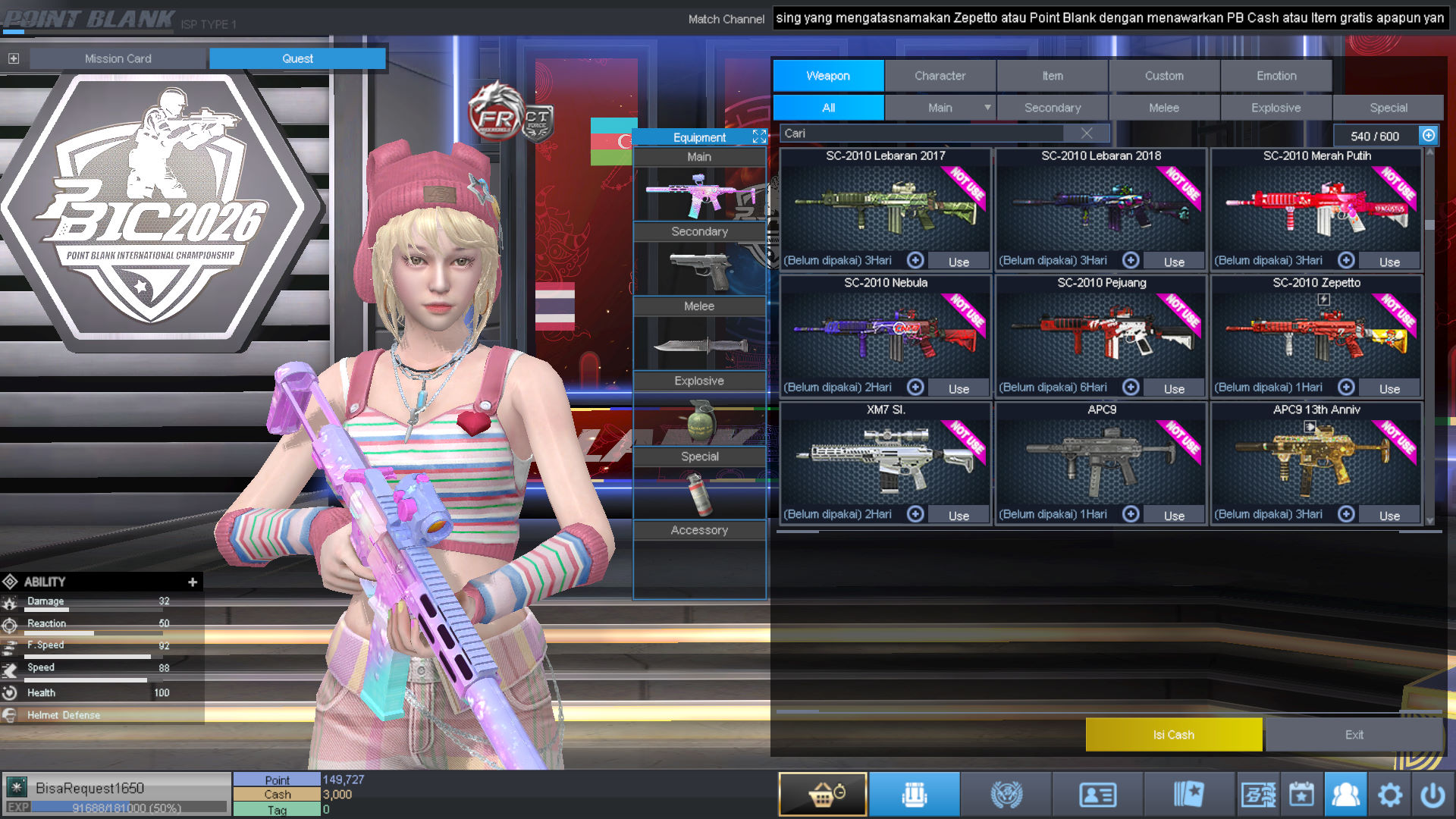Exit the inventory screen

tap(1354, 735)
